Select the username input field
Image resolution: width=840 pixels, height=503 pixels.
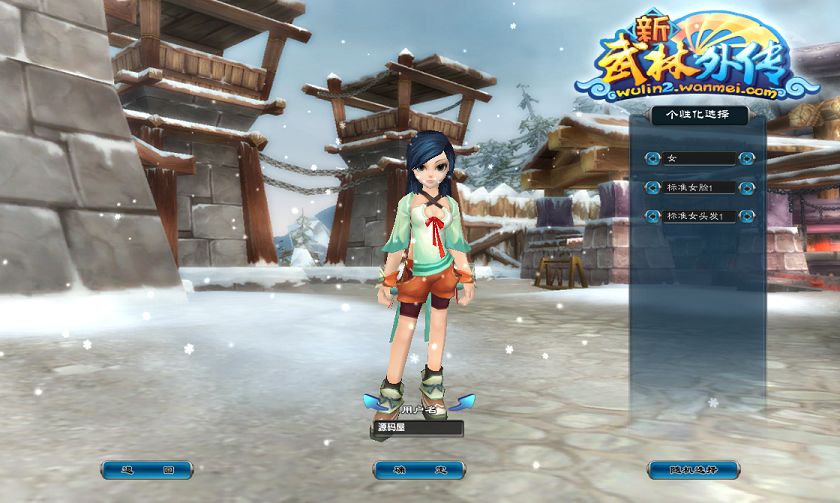419,428
